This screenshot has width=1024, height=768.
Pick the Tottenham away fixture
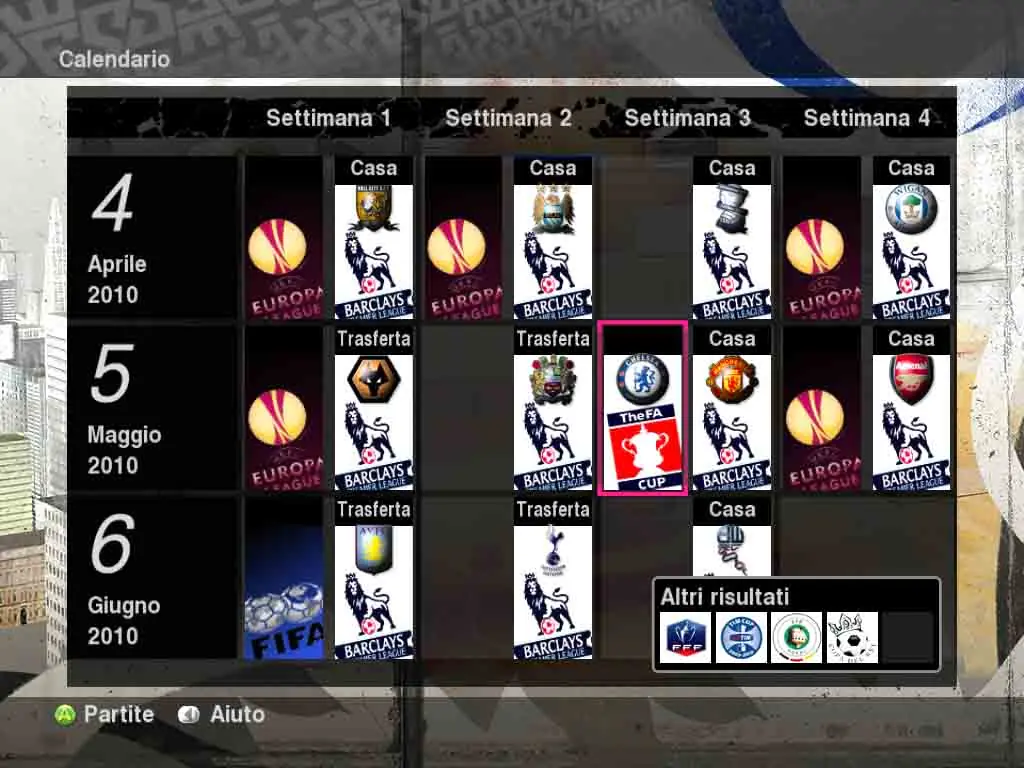552,578
